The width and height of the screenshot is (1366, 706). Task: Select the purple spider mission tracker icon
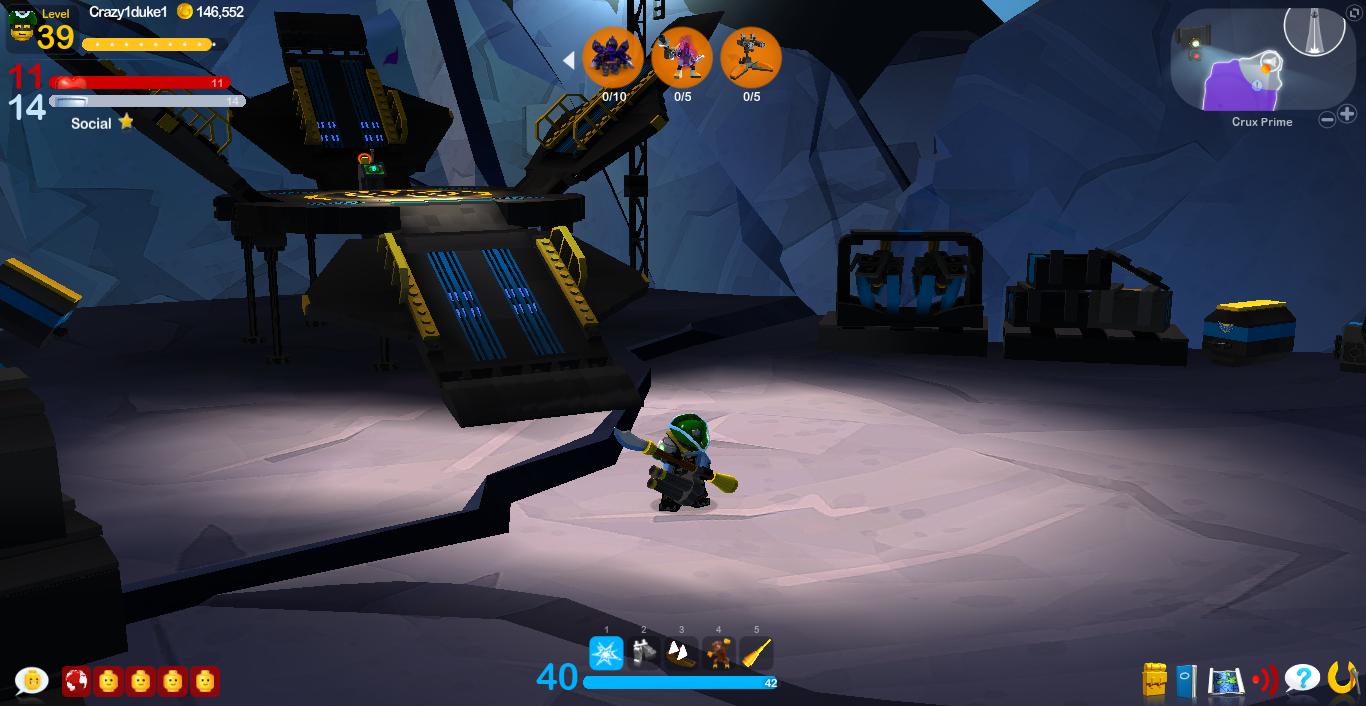tap(612, 57)
